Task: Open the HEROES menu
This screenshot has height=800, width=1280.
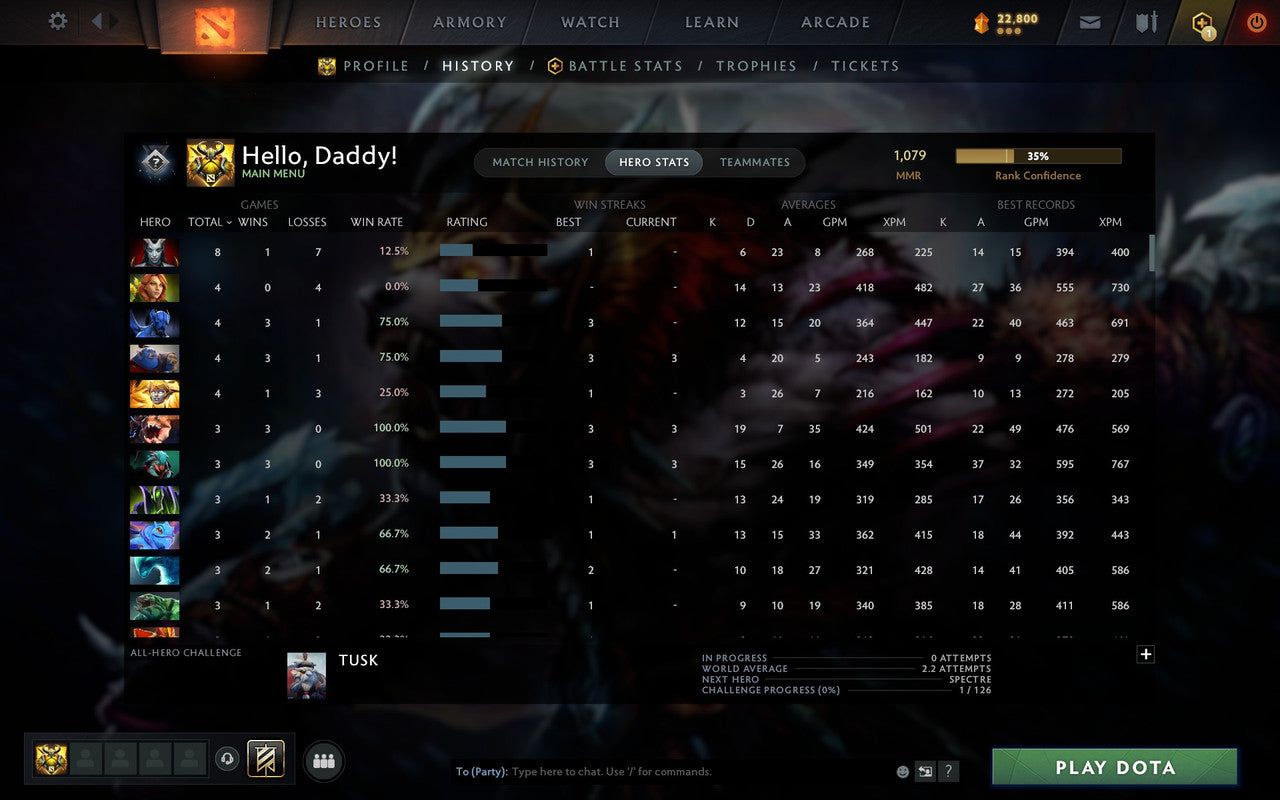Action: [x=348, y=22]
